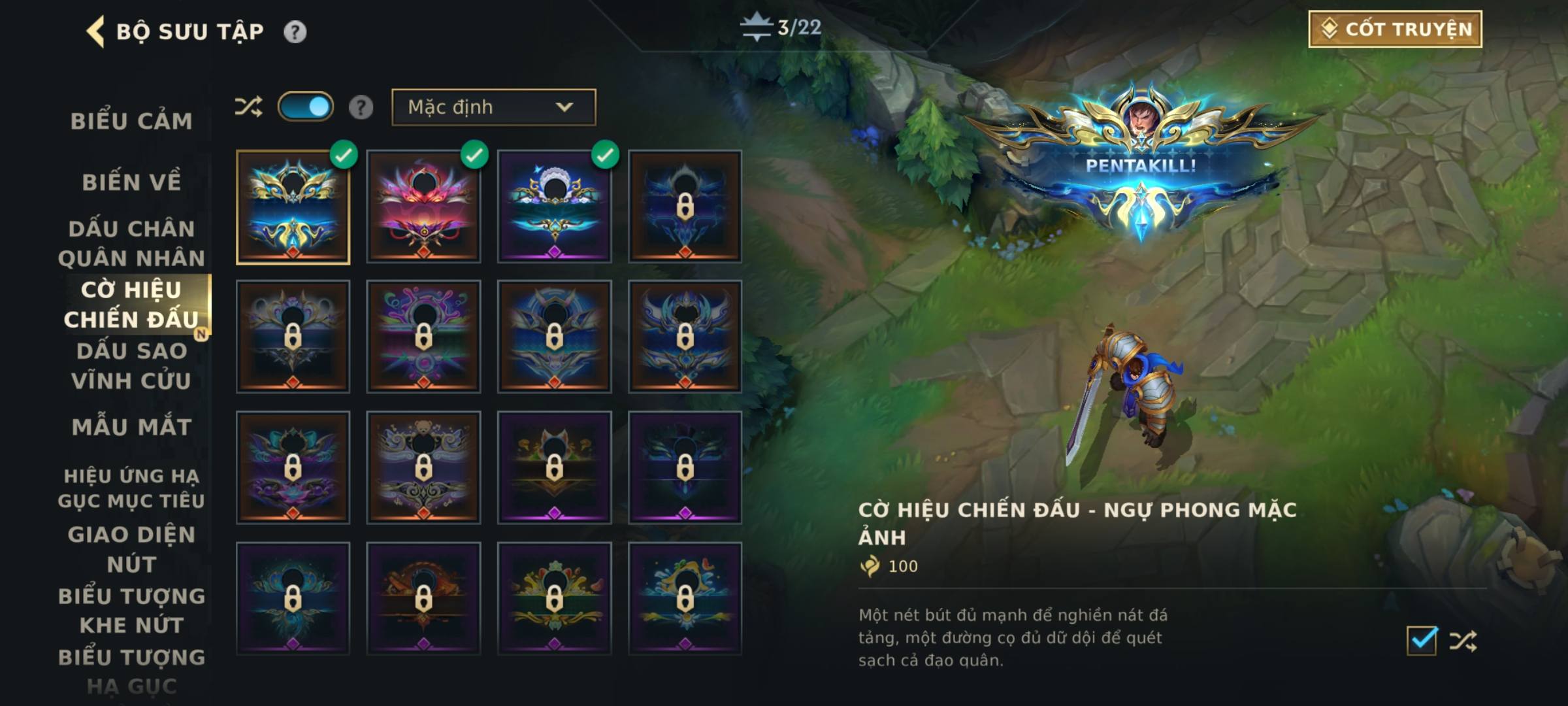The height and width of the screenshot is (706, 1568).
Task: Open the Dấu Sao Vĩnh Cửu category
Action: pos(131,365)
